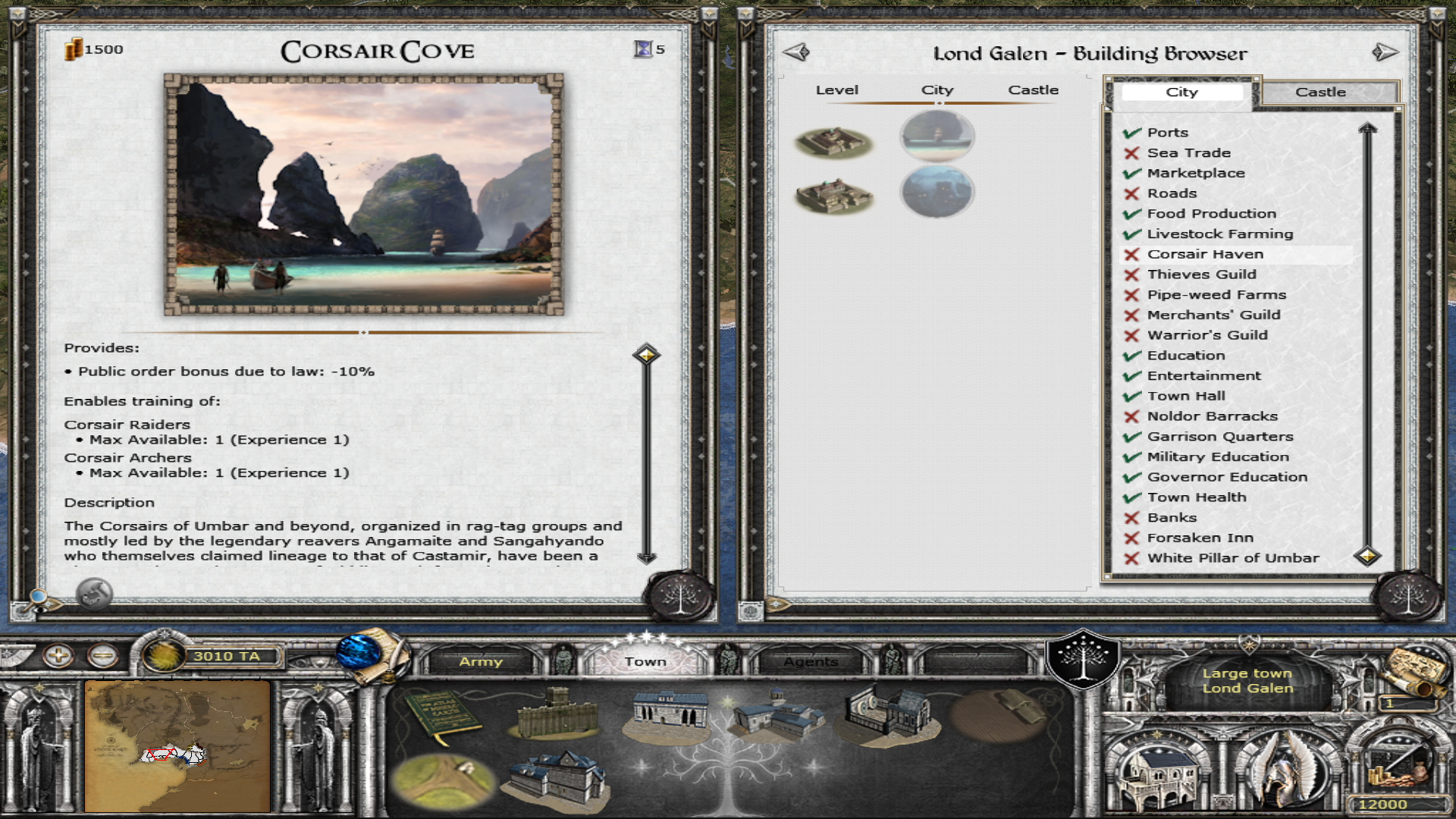Zoom out the minimap with minus button
Screen dimensions: 1456x819
(102, 655)
